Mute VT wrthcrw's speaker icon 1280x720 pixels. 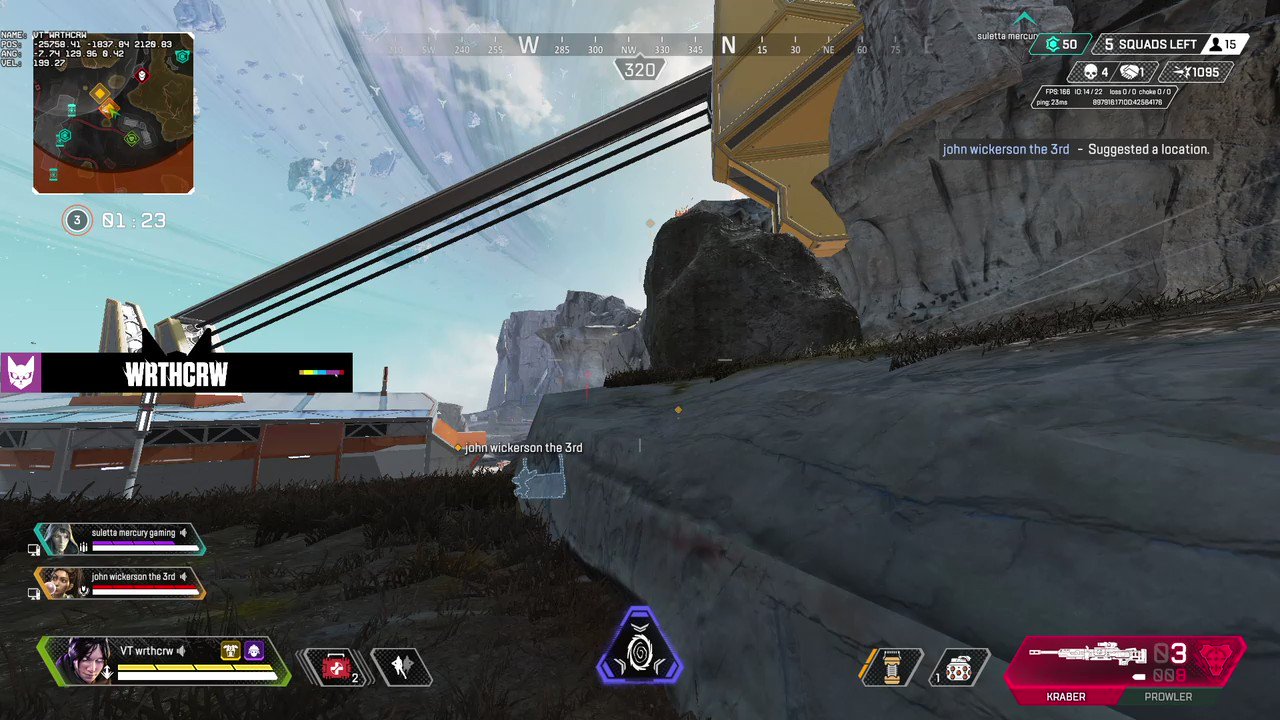181,649
